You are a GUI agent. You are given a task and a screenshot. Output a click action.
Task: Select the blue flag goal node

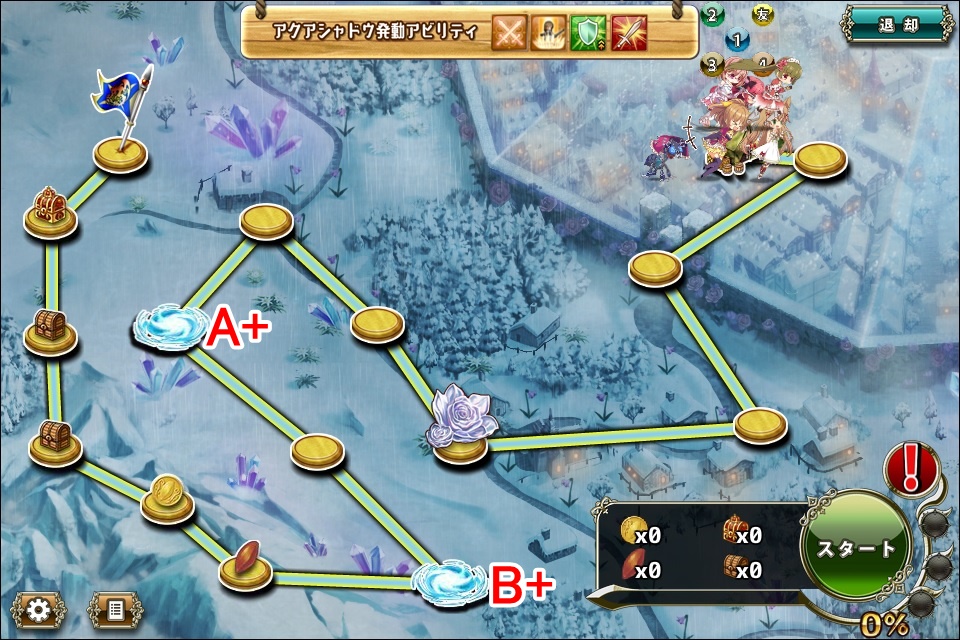point(121,150)
